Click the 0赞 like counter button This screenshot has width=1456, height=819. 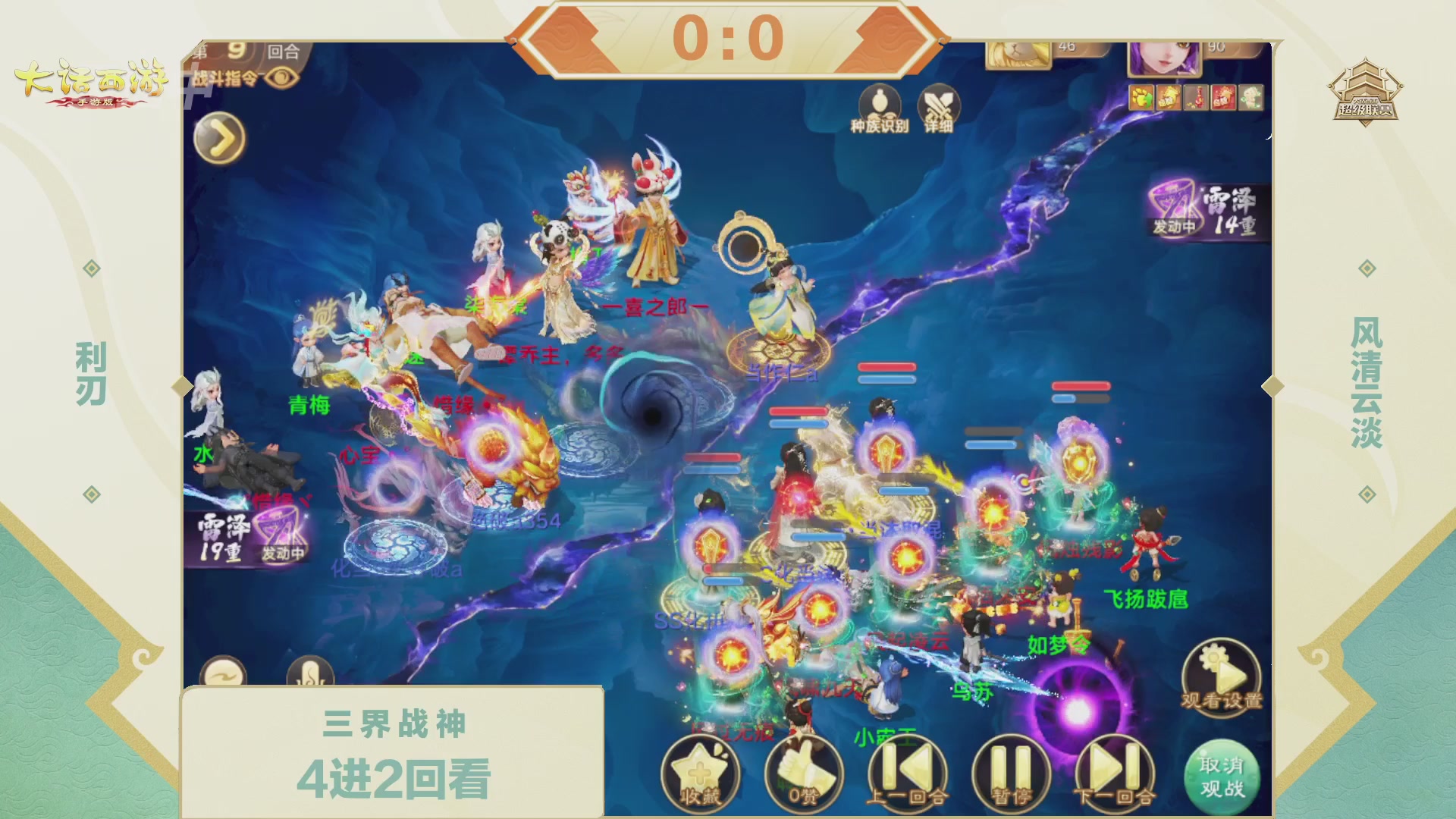point(806,774)
